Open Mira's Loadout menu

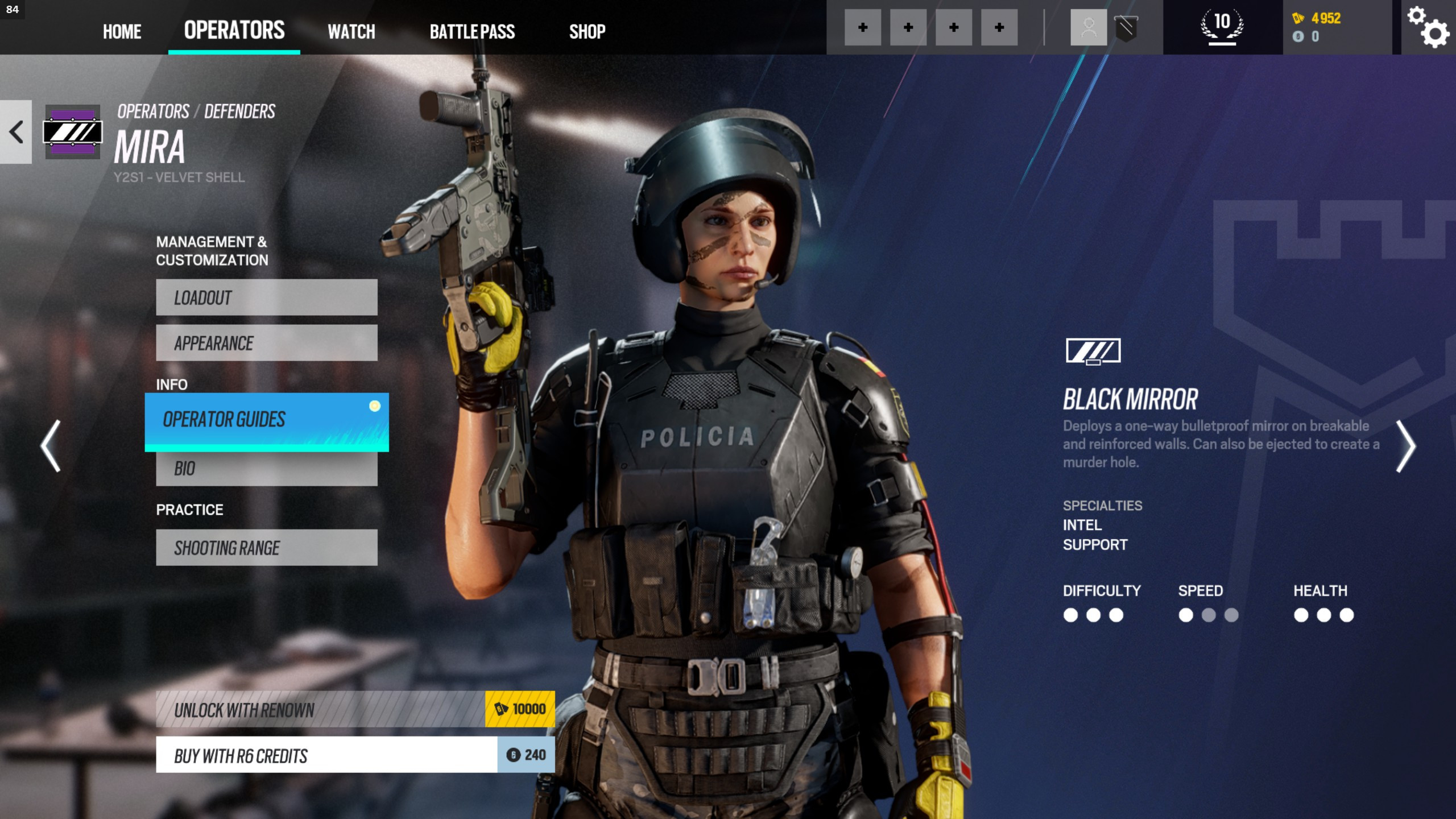[x=266, y=297]
